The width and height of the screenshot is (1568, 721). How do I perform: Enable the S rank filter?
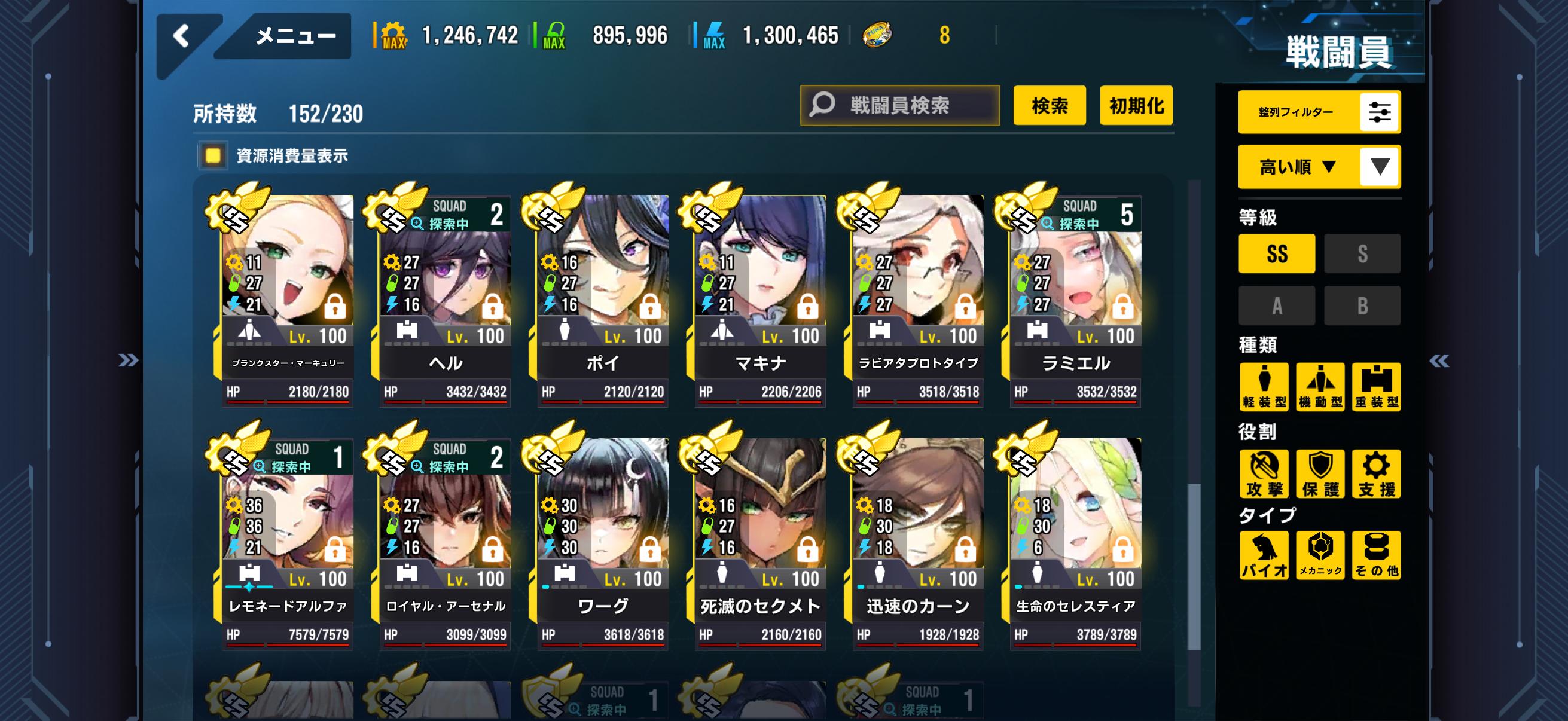(1362, 253)
